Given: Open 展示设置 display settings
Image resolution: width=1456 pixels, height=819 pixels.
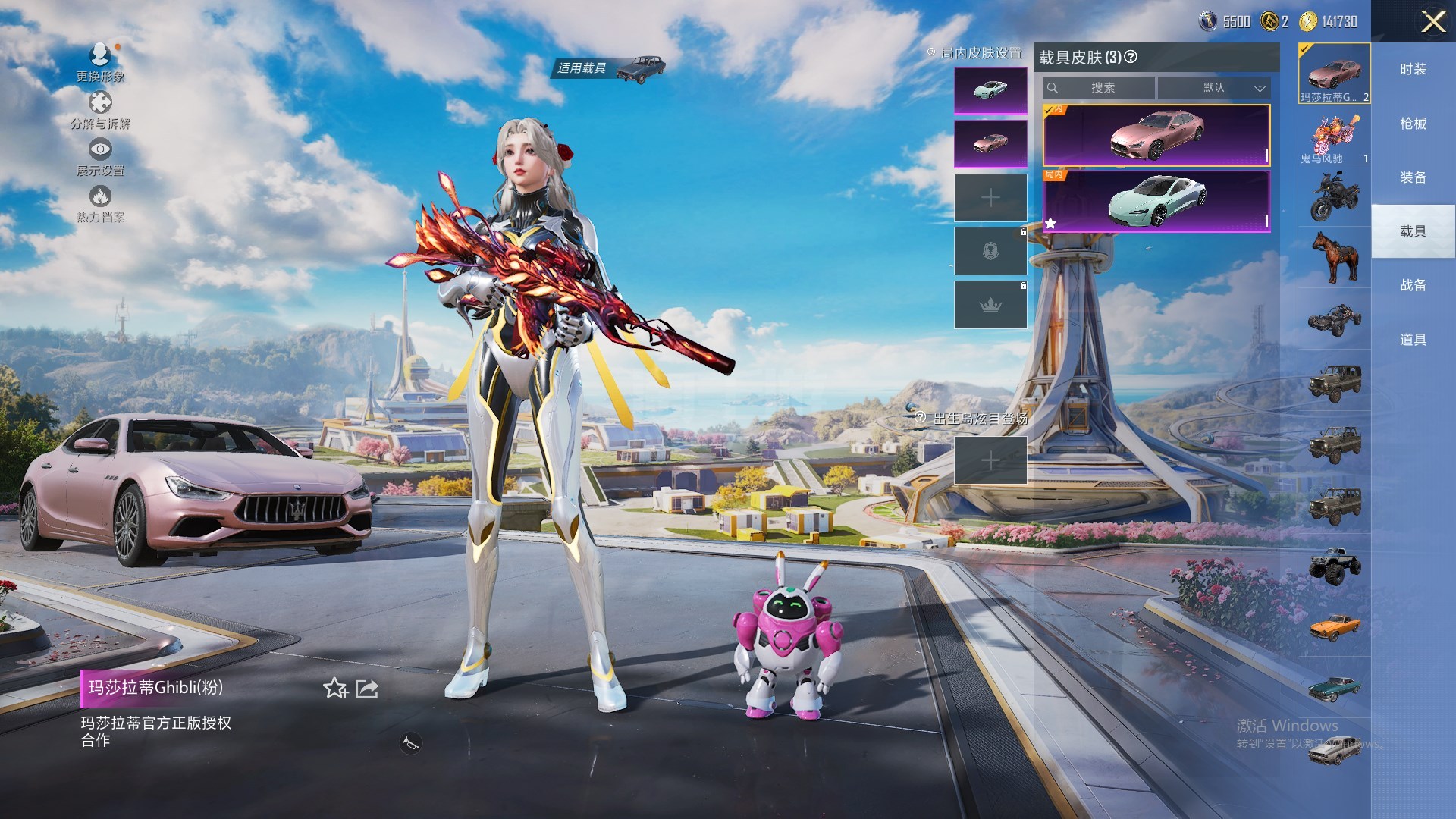Looking at the screenshot, I should pos(100,149).
